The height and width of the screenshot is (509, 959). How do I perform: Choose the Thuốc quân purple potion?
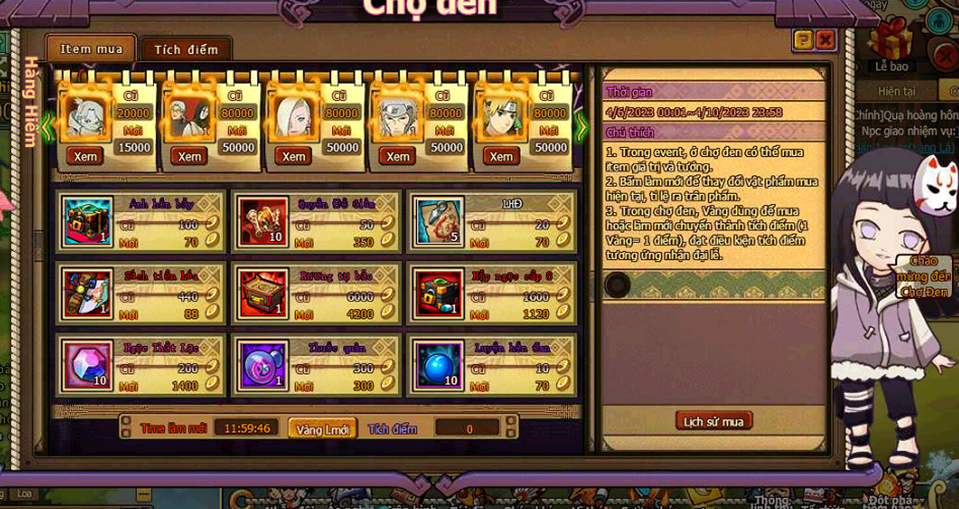pos(263,365)
